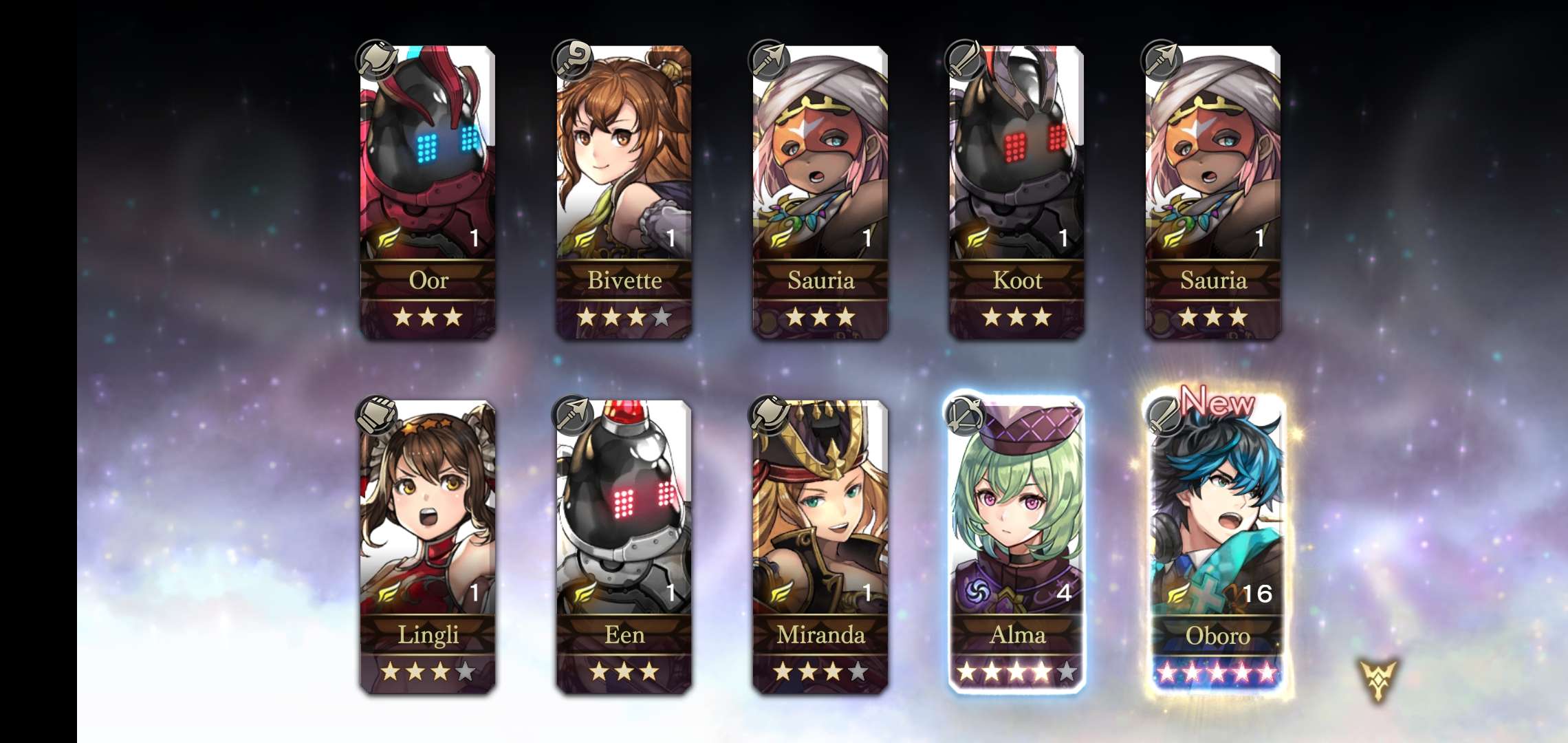Open Lingli's character card
Screen dimensions: 1568x743
428,546
